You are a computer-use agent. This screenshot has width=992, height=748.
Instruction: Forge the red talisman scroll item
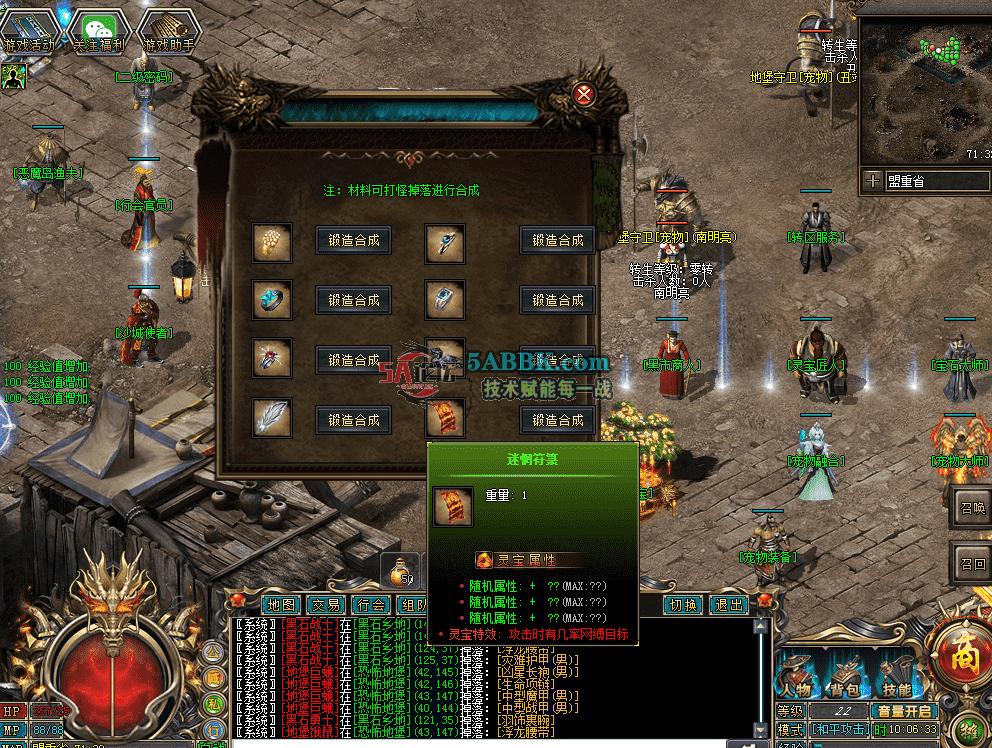(557, 420)
